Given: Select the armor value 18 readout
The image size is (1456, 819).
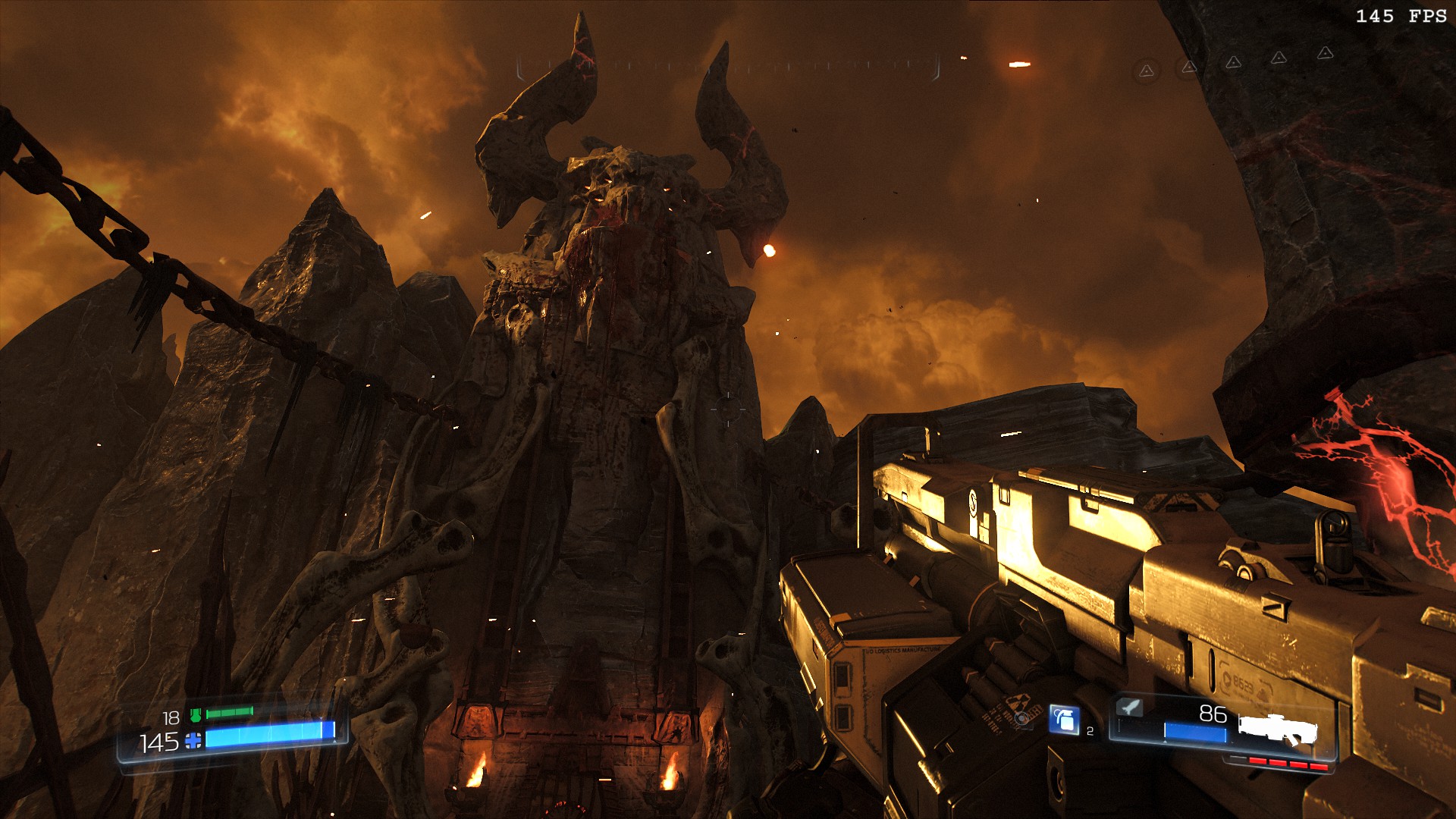Looking at the screenshot, I should 171,717.
